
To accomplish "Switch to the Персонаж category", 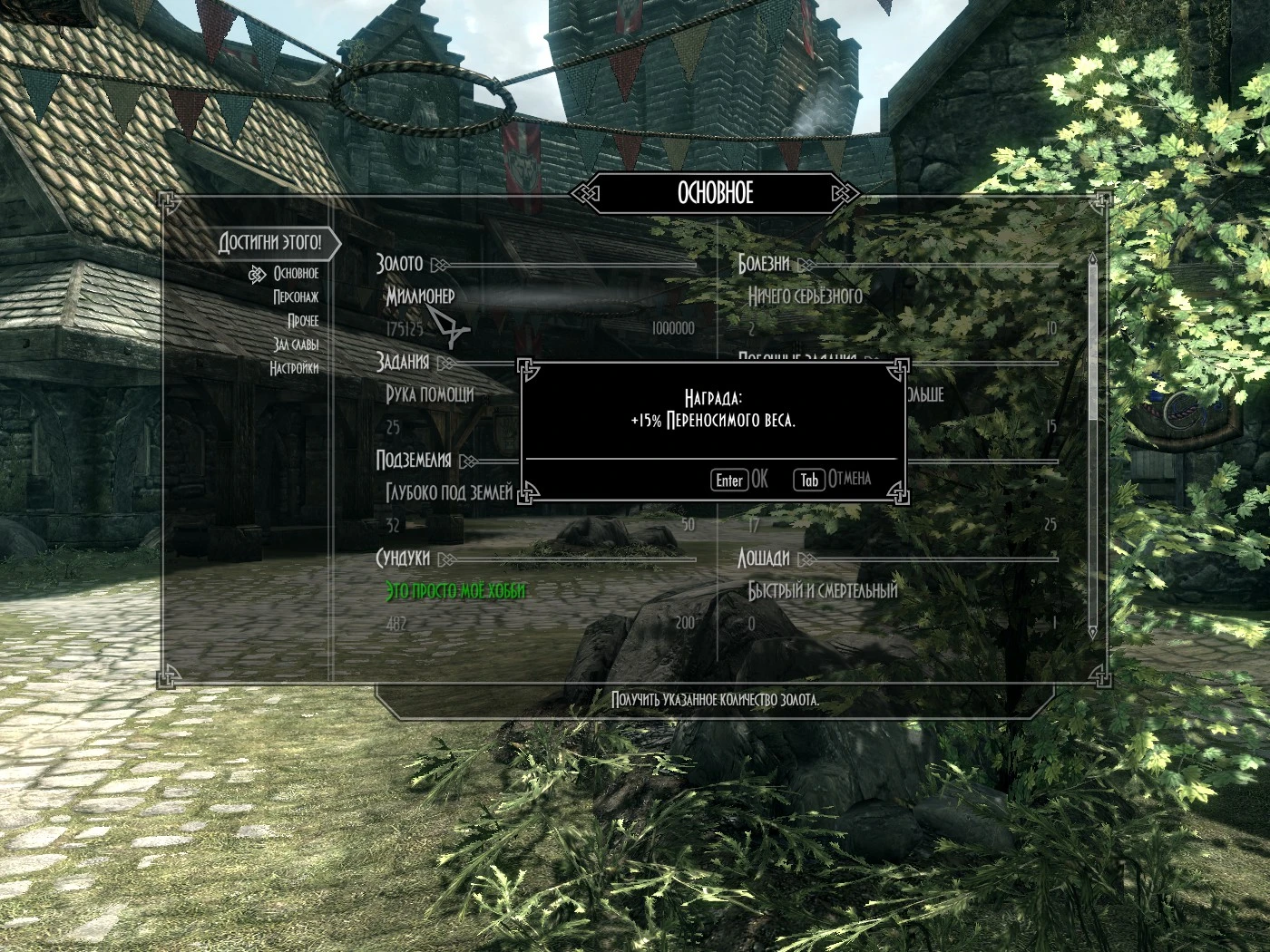I will (296, 296).
